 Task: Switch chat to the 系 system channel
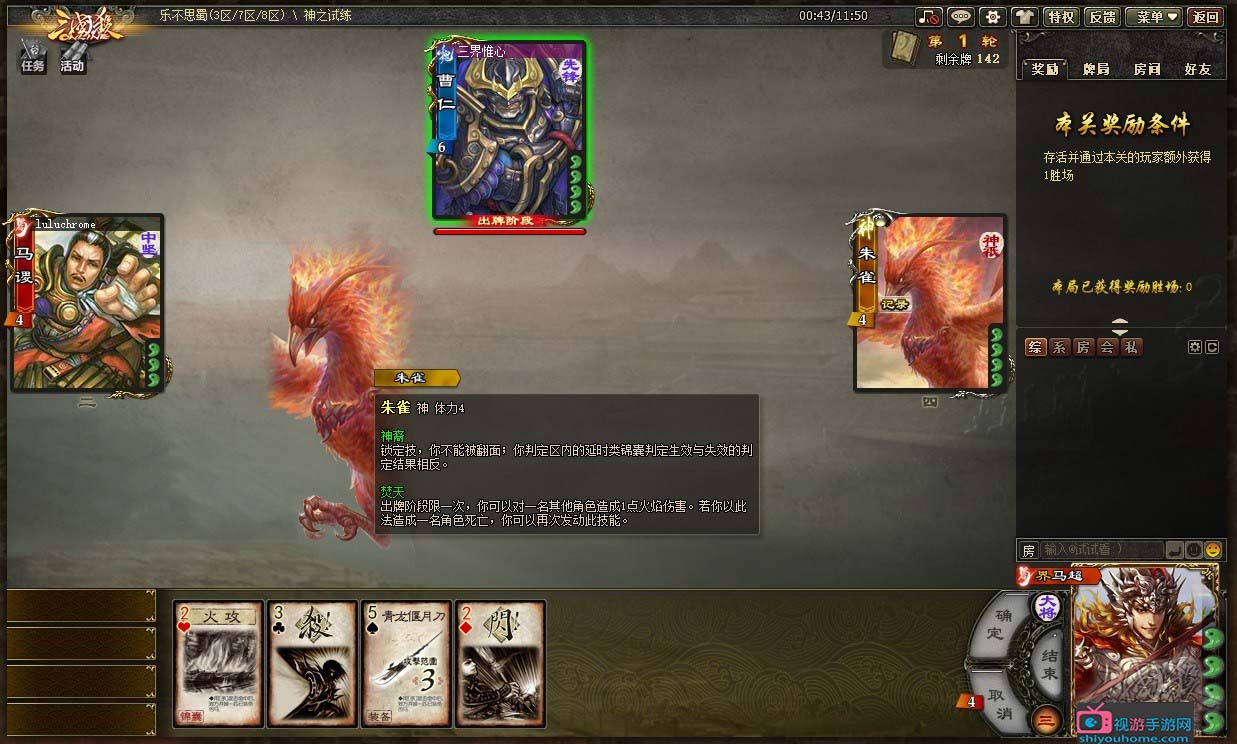coord(1059,347)
